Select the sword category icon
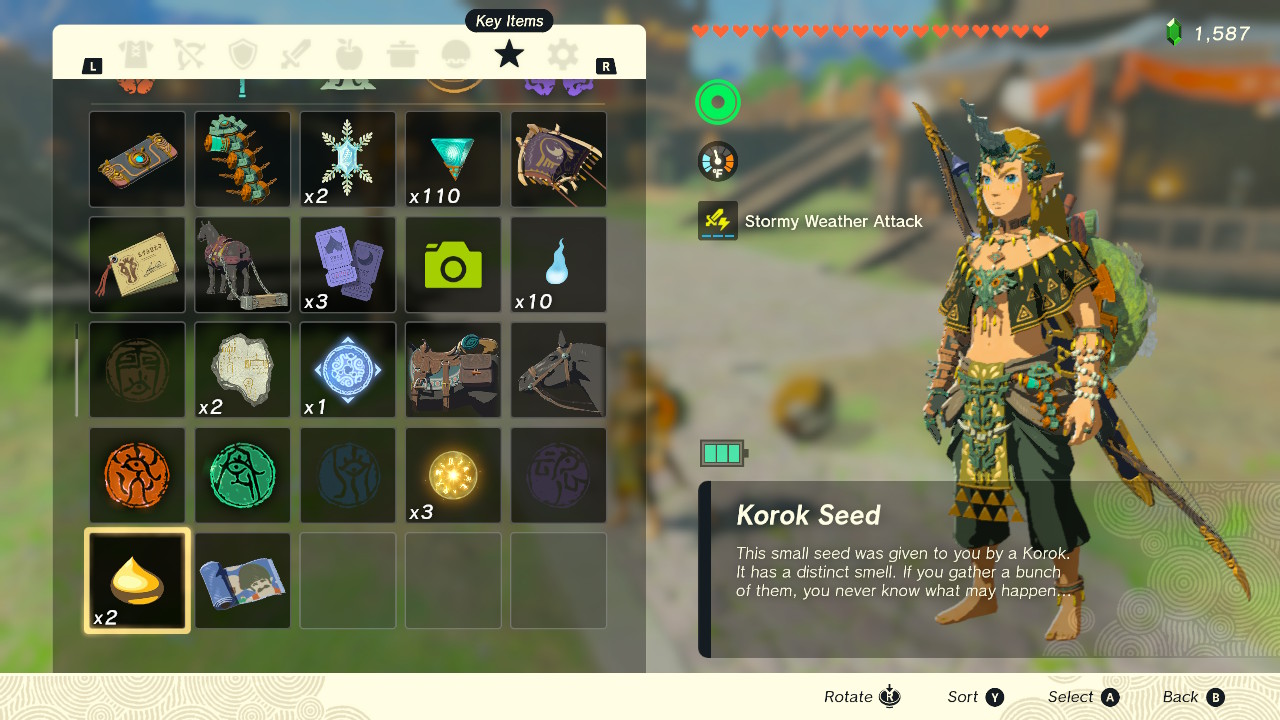The width and height of the screenshot is (1280, 720). [296, 55]
